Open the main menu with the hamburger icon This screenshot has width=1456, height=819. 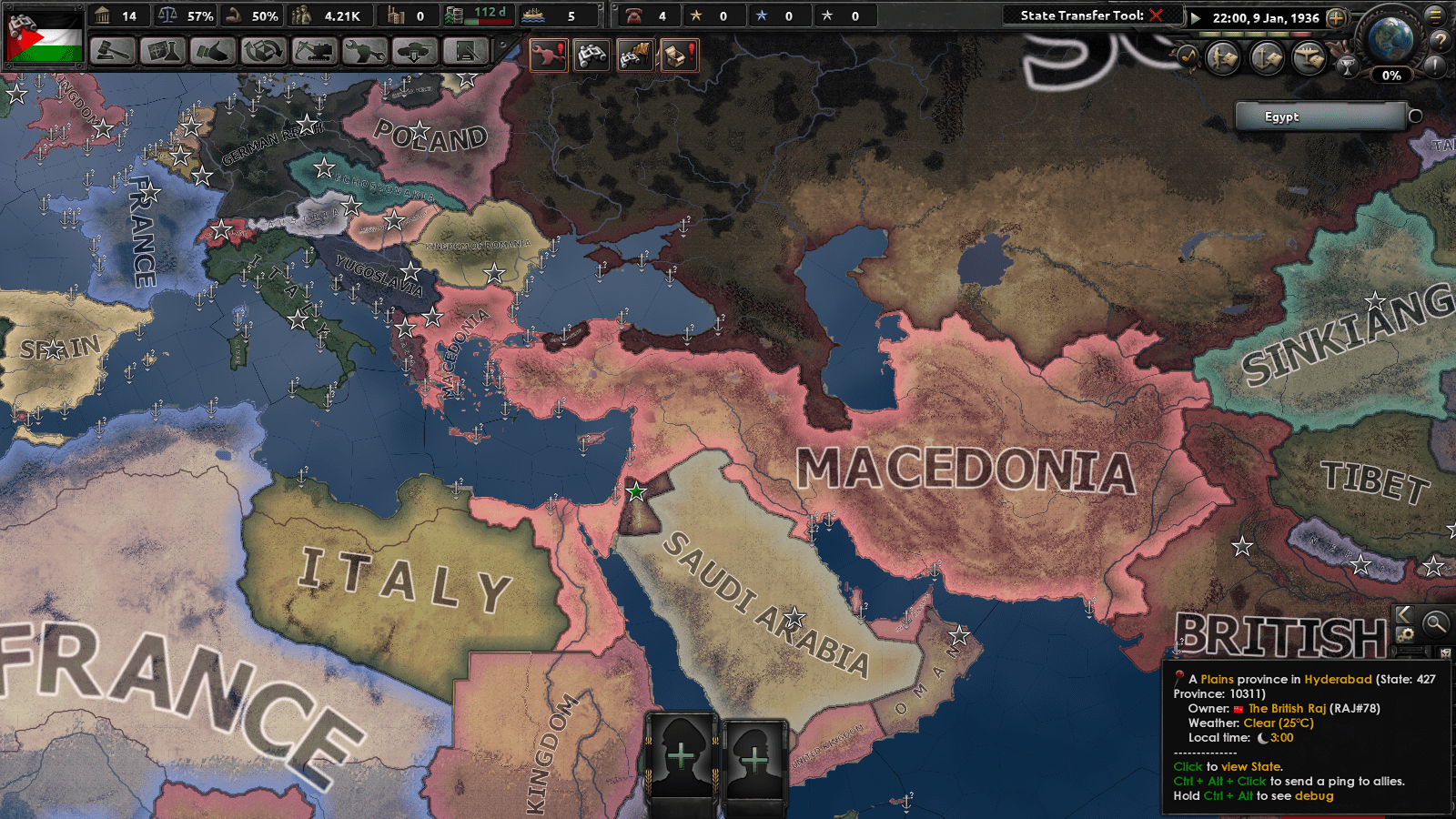pos(1435,17)
